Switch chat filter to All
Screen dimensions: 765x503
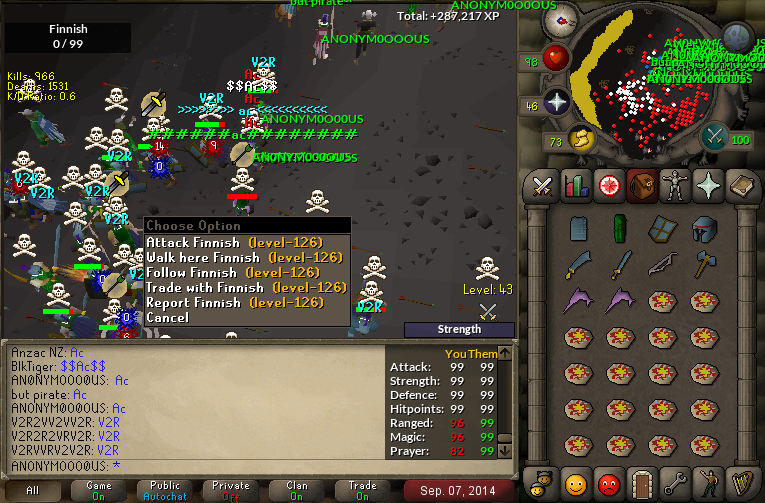(x=33, y=490)
